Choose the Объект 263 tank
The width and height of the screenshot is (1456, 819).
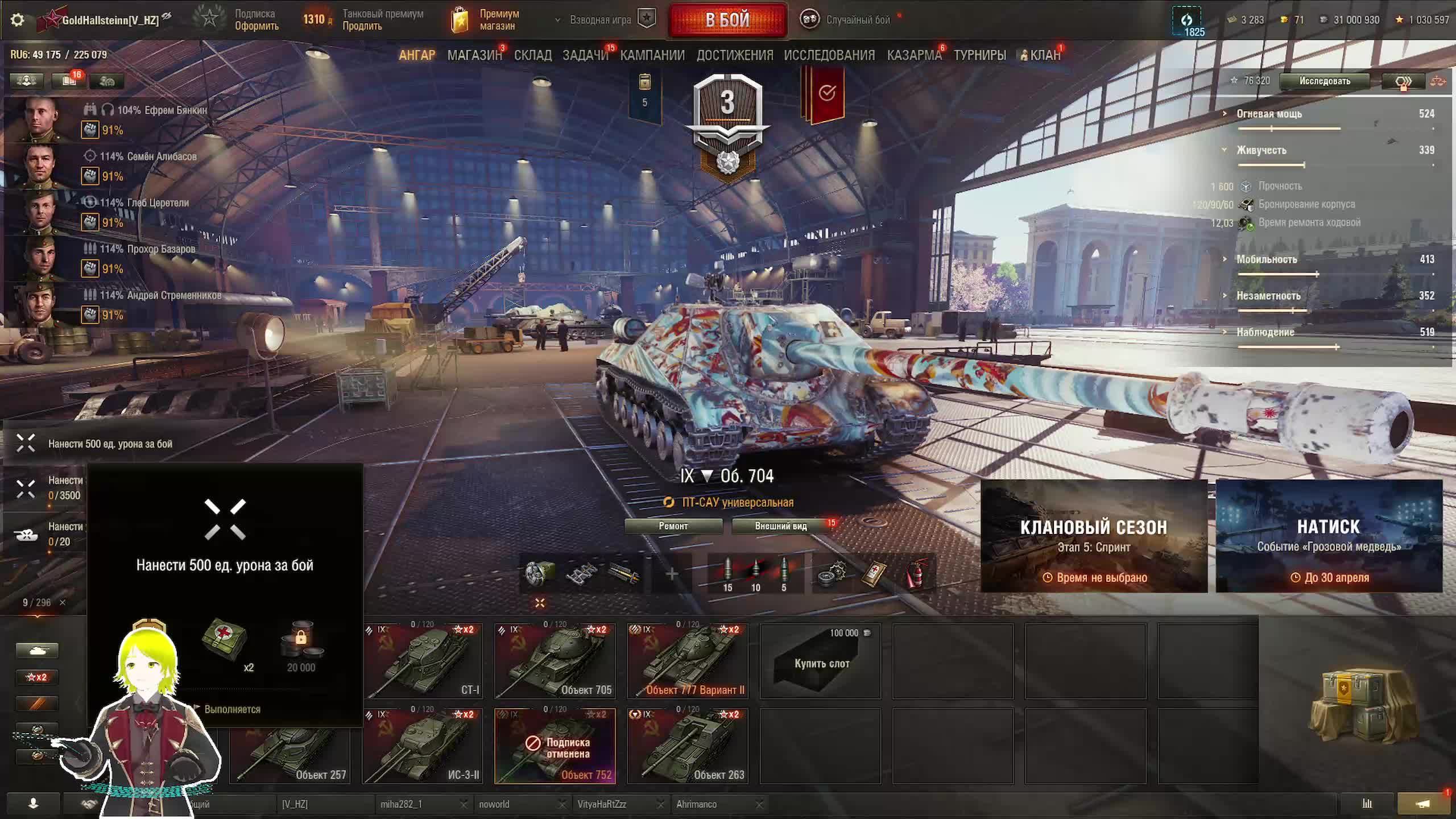point(688,746)
